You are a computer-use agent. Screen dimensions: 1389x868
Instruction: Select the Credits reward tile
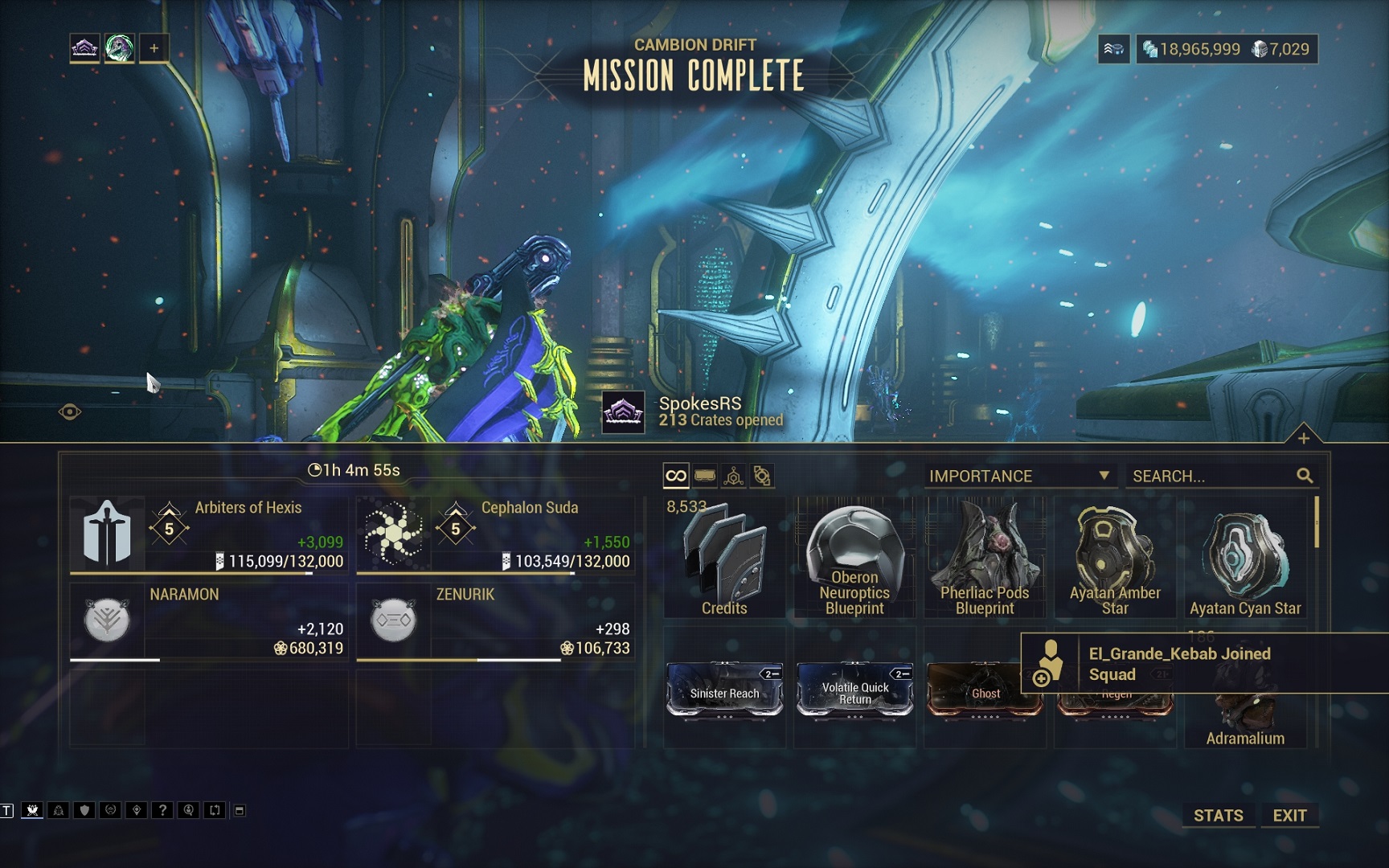click(x=724, y=558)
